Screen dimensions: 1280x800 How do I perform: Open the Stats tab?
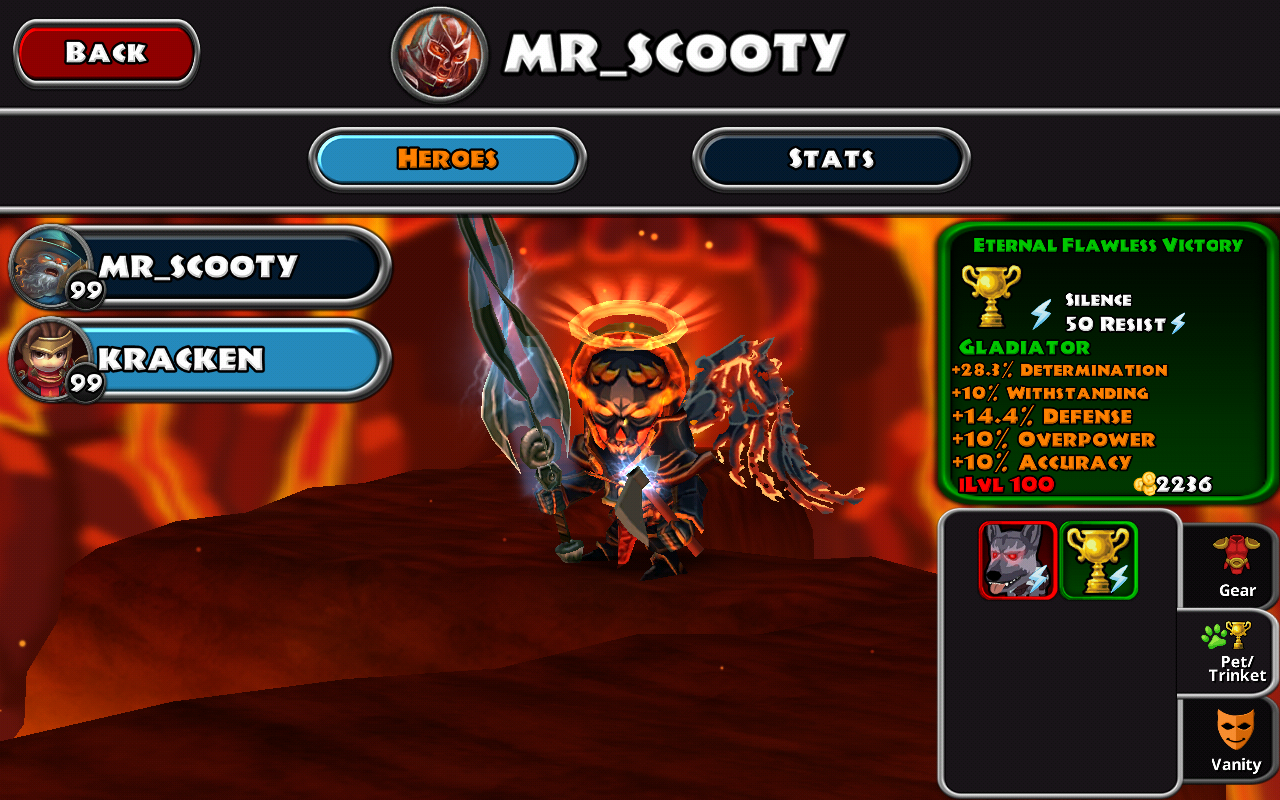point(831,159)
